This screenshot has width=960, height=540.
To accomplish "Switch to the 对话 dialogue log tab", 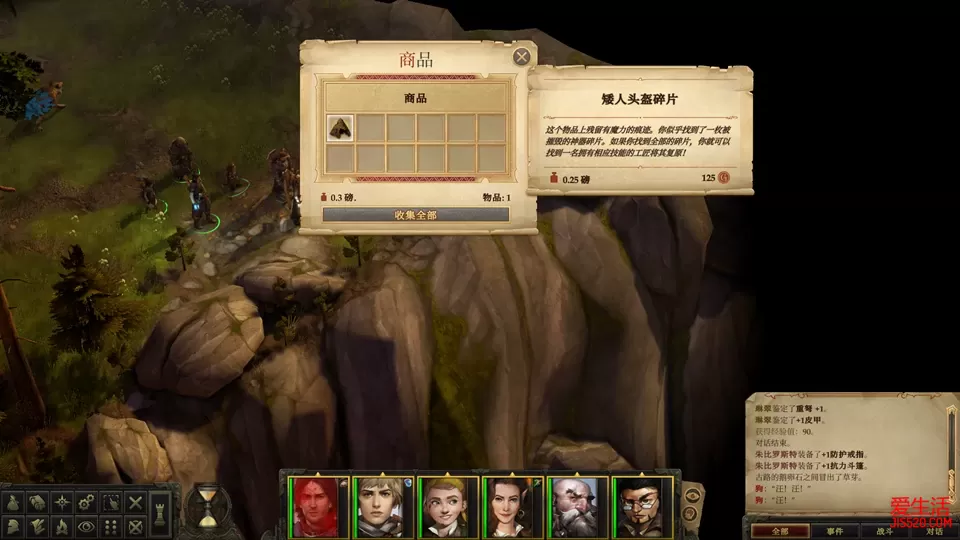I will click(934, 531).
